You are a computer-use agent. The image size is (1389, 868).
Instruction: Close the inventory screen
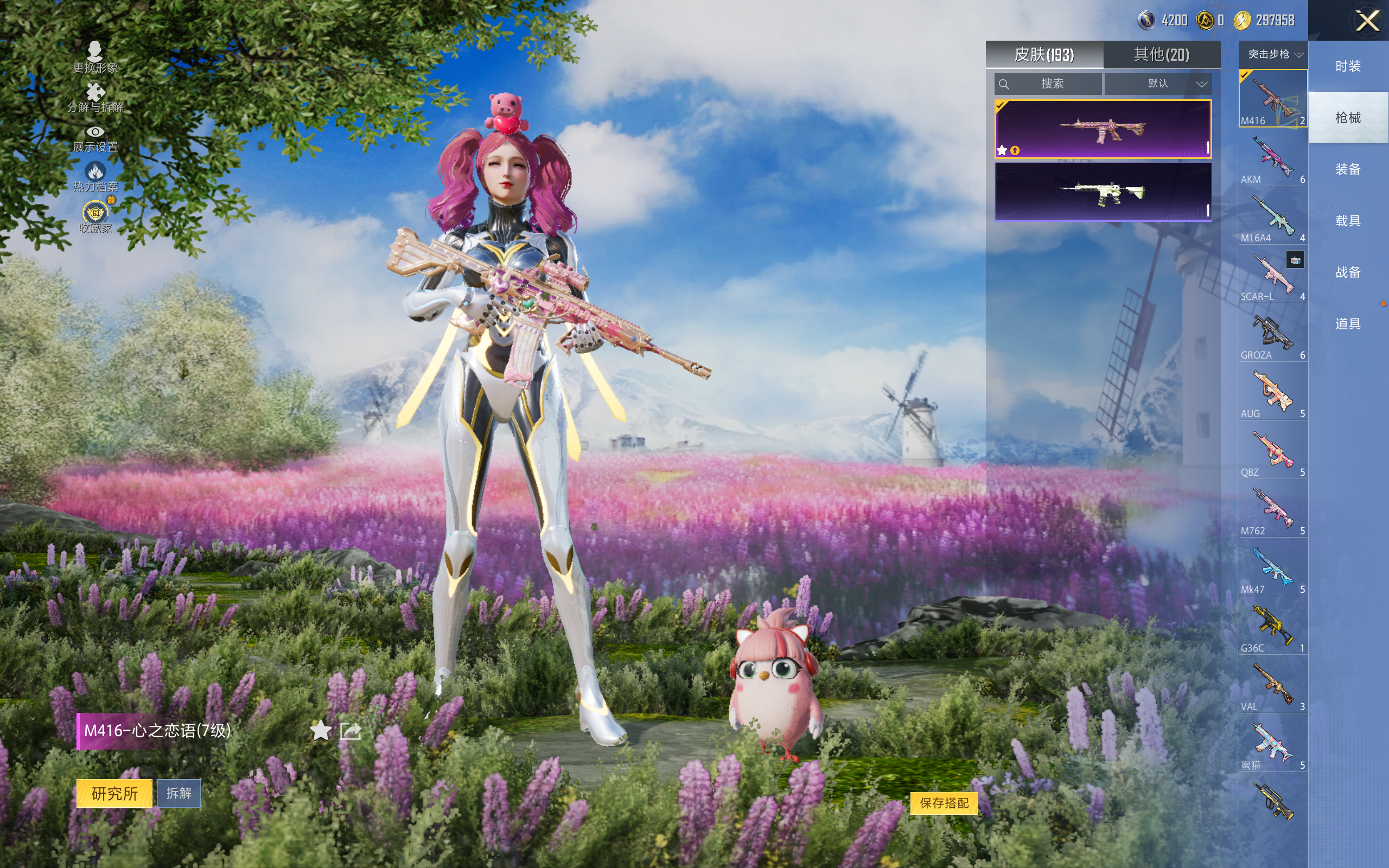point(1367,21)
